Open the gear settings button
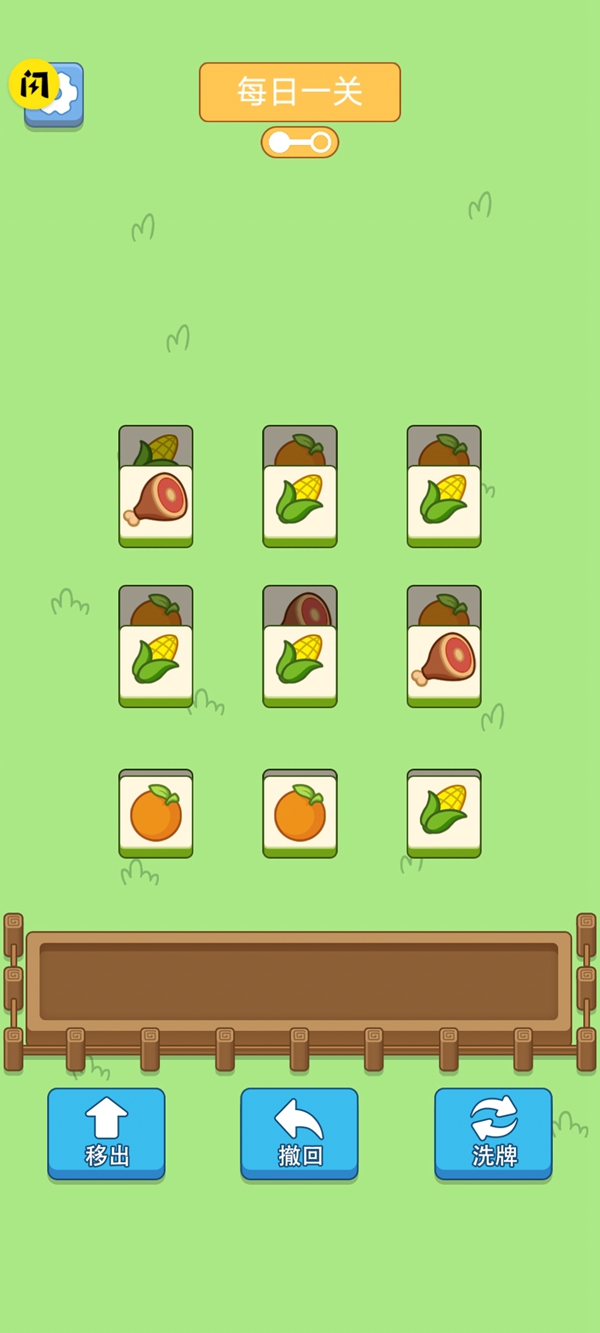The height and width of the screenshot is (1333, 600). point(62,96)
